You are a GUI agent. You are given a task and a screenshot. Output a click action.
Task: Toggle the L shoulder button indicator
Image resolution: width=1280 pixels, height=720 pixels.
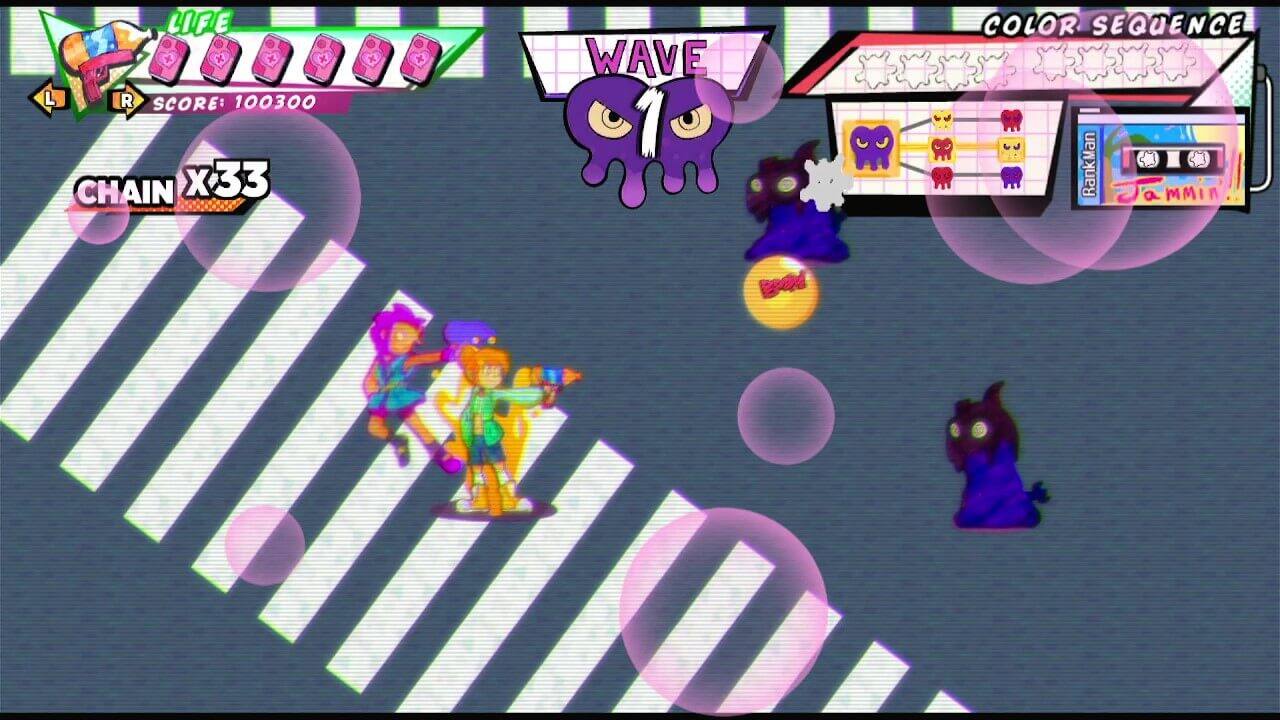pyautogui.click(x=48, y=99)
